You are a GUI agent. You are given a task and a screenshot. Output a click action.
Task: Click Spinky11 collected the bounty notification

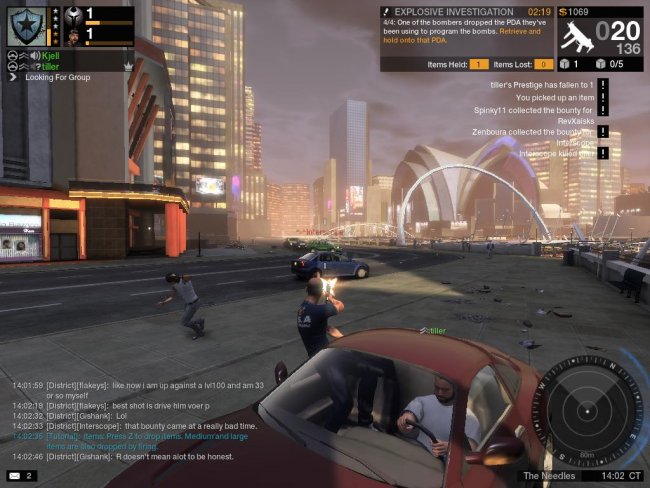[533, 109]
